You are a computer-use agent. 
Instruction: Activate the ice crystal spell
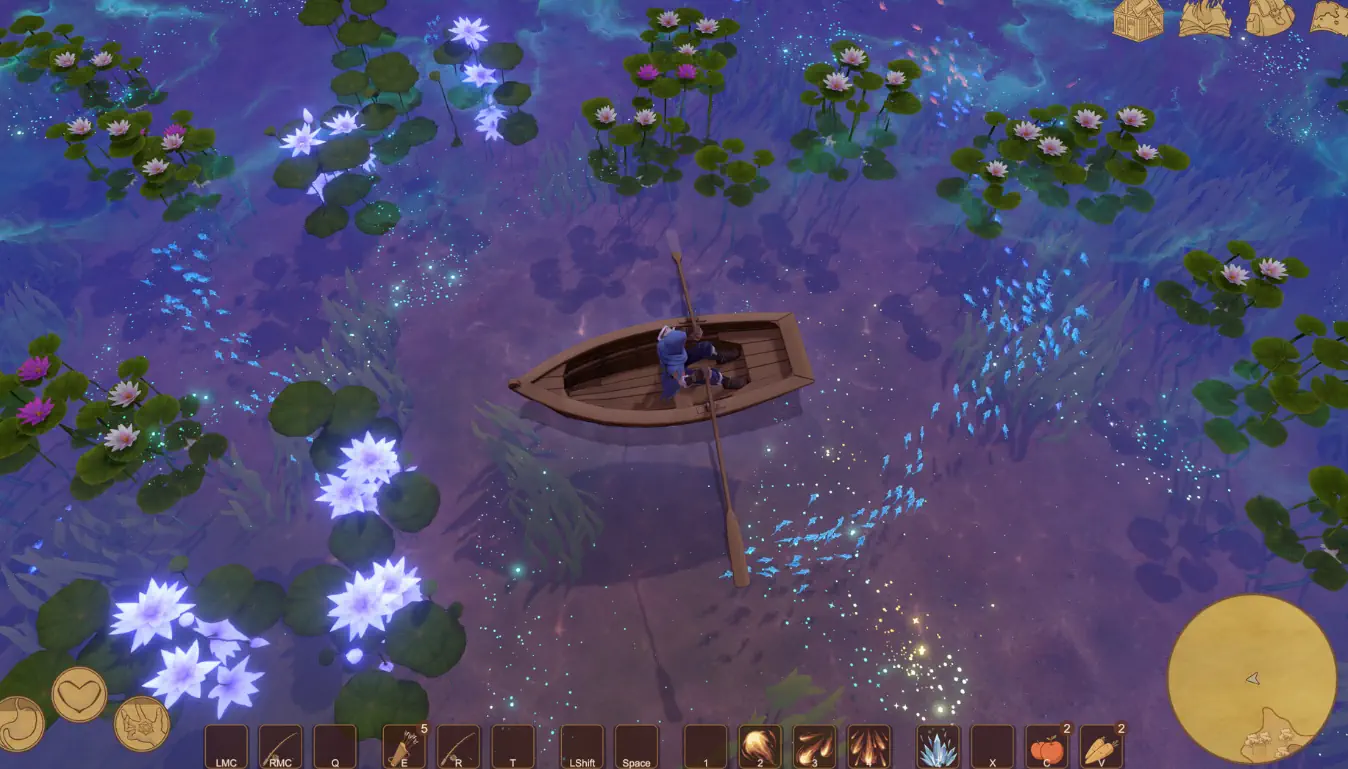point(938,746)
